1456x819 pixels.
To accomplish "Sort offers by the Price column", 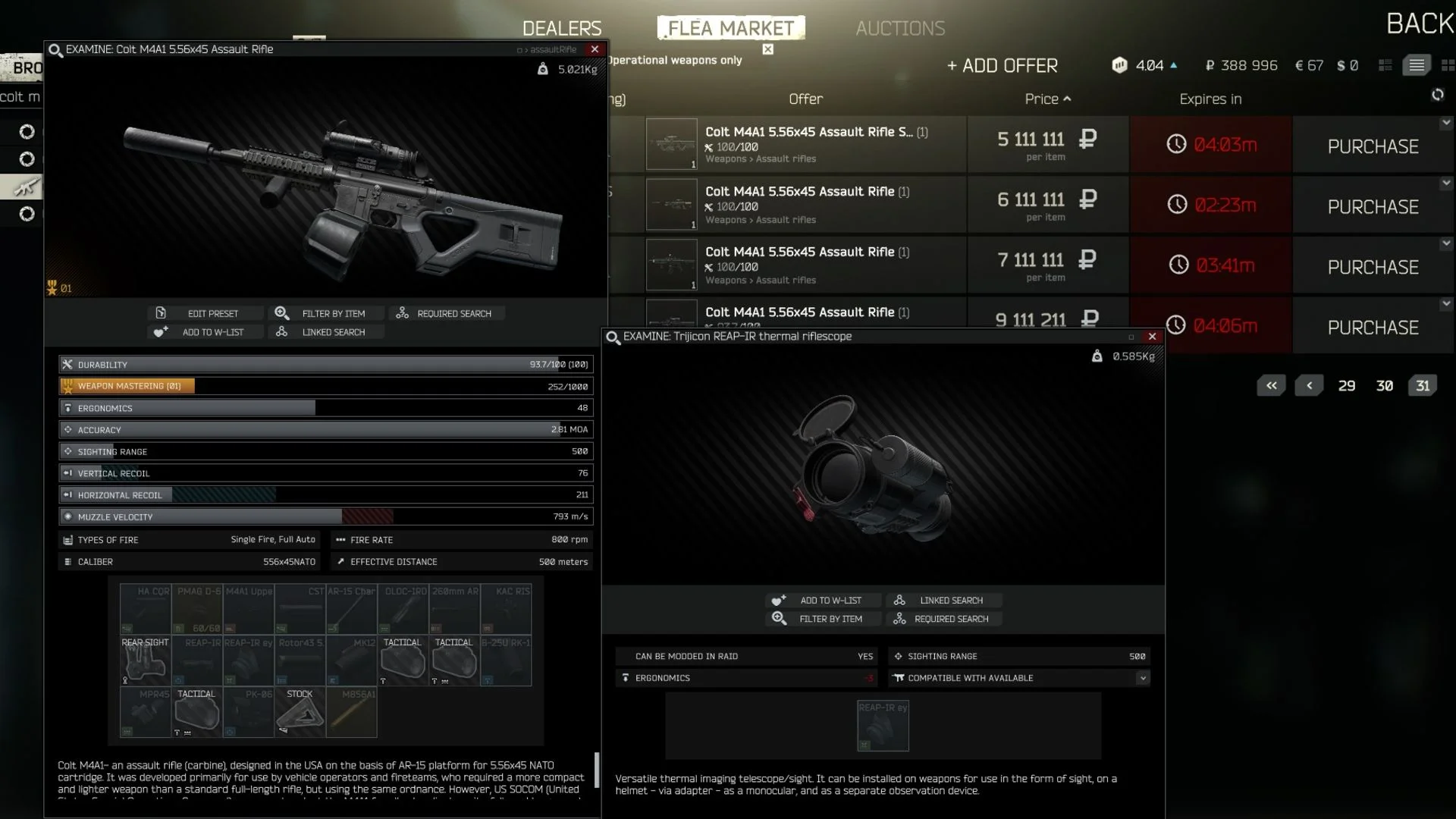I will (x=1047, y=99).
